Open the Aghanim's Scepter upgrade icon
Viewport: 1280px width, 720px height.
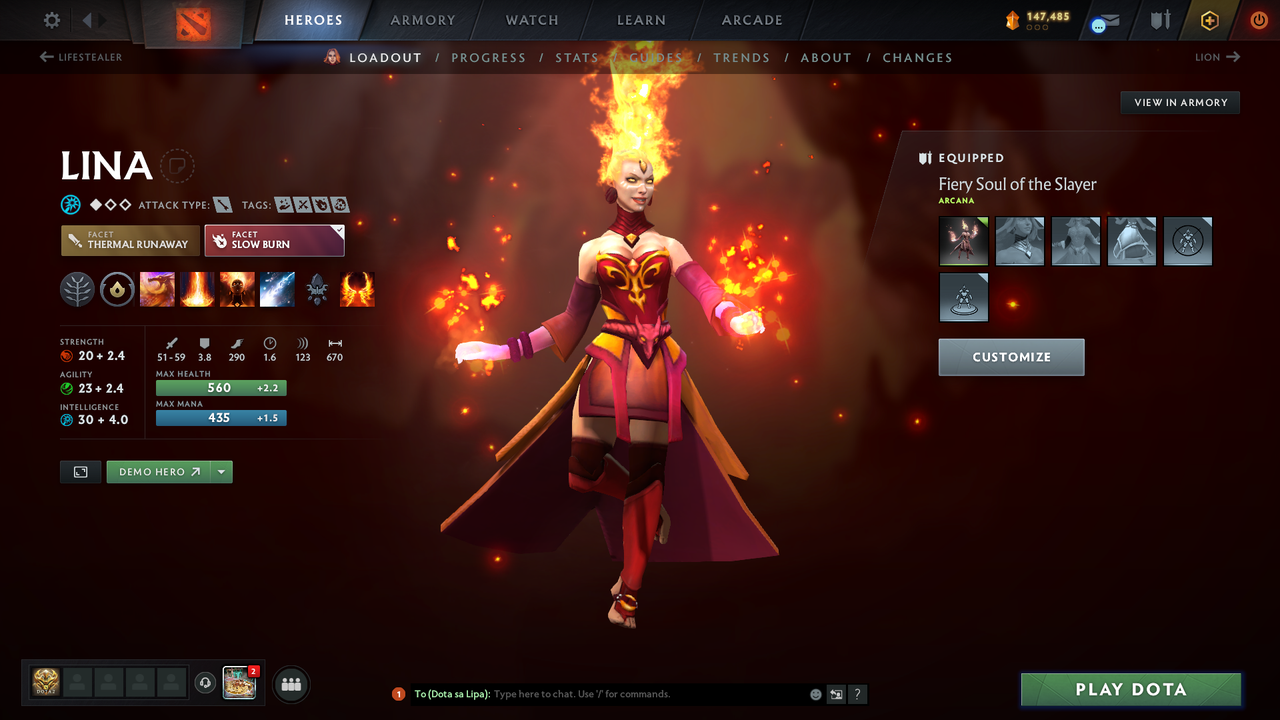click(317, 289)
